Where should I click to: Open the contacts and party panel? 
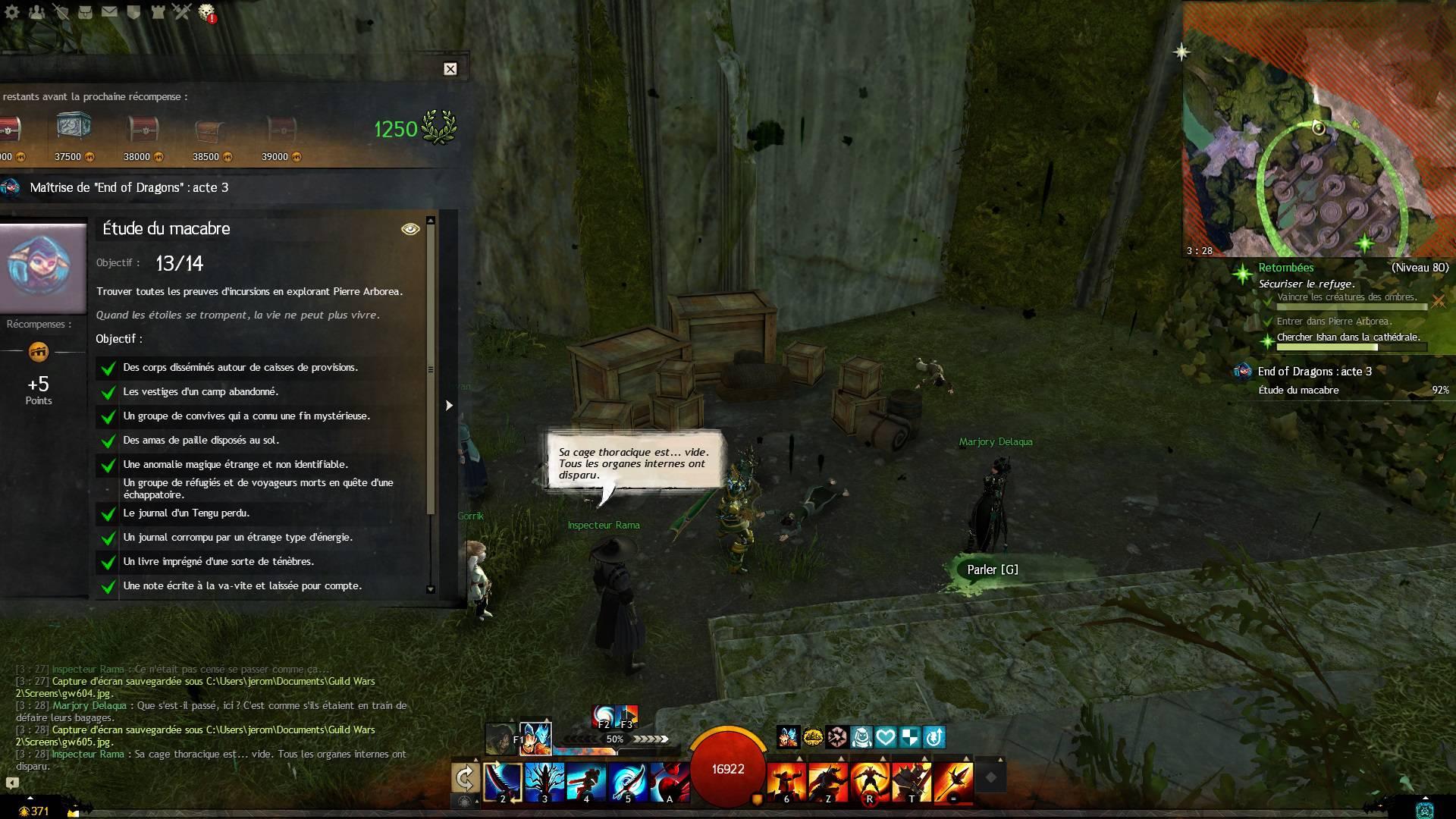click(36, 11)
